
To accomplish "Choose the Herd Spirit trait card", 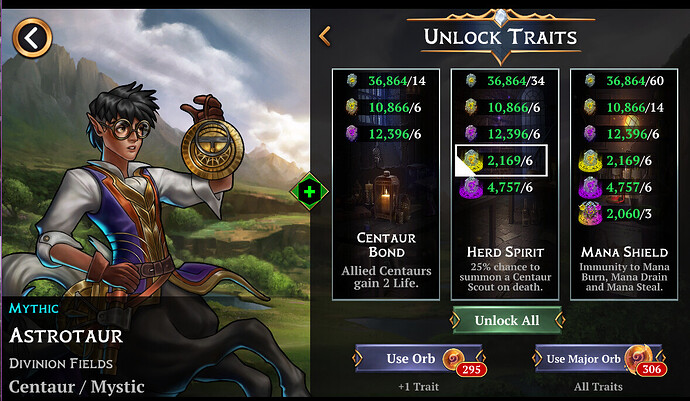I will tap(505, 183).
